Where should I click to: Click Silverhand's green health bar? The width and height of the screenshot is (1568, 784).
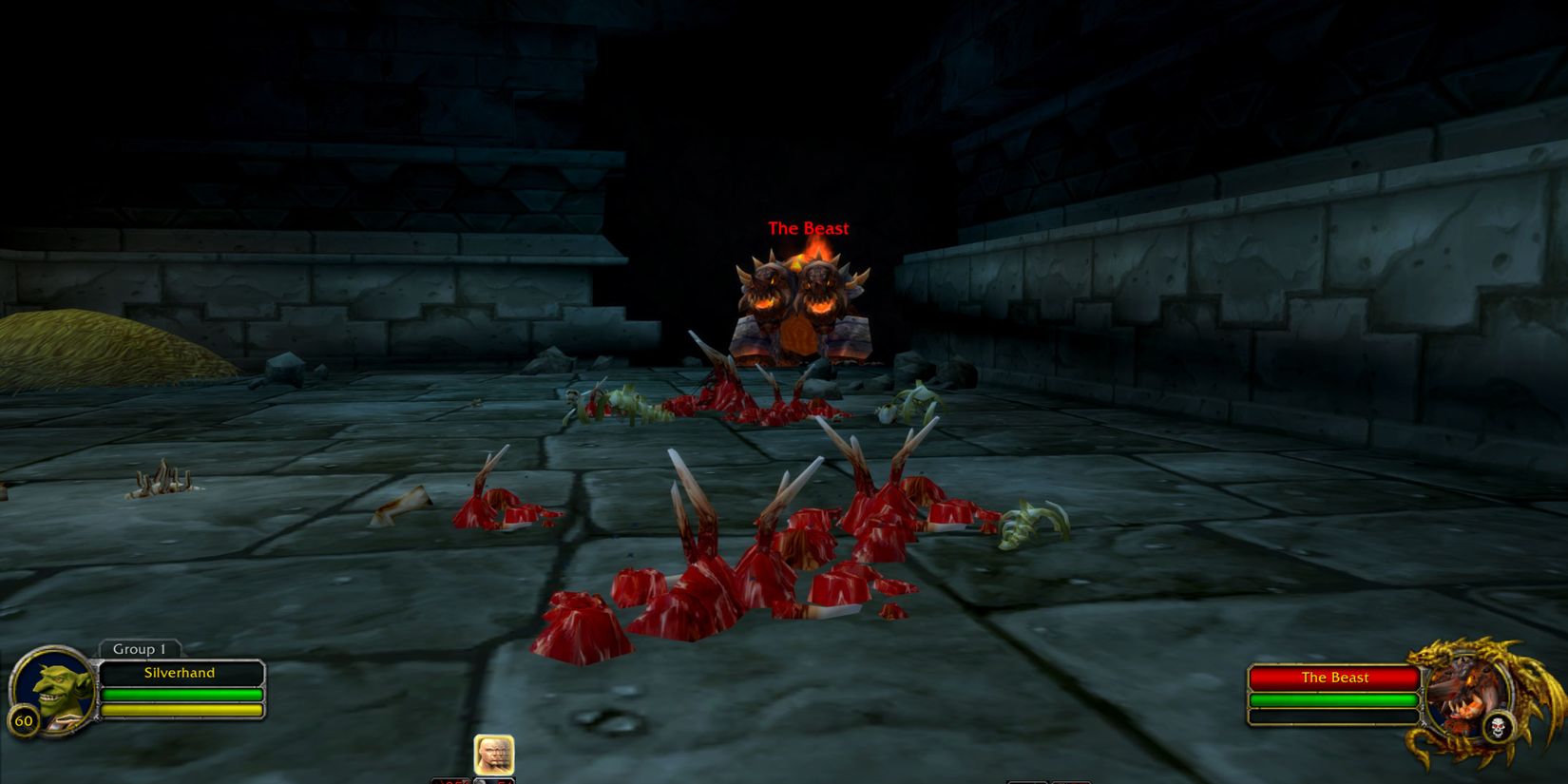(182, 695)
